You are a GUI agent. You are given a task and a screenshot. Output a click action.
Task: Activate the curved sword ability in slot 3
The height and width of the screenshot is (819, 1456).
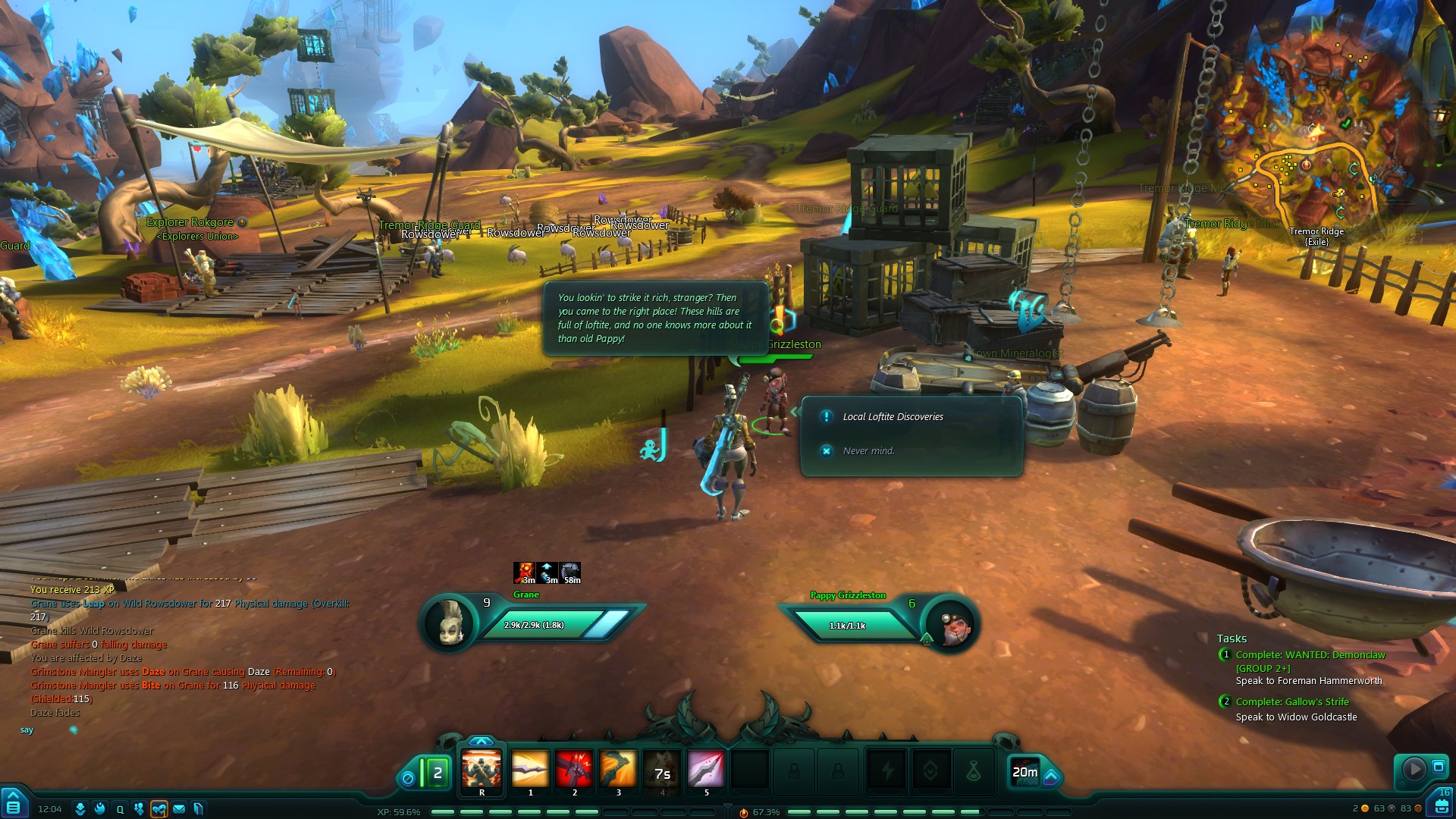[x=618, y=769]
